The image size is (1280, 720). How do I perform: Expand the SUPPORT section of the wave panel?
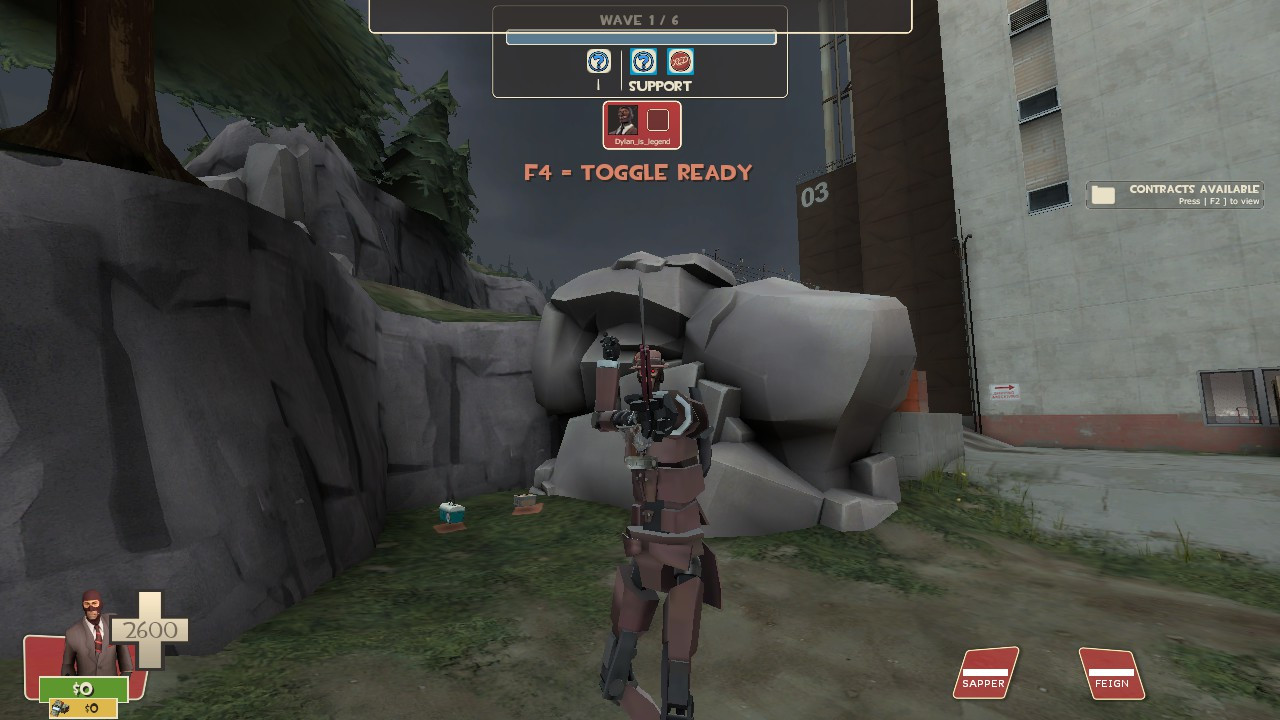coord(659,86)
